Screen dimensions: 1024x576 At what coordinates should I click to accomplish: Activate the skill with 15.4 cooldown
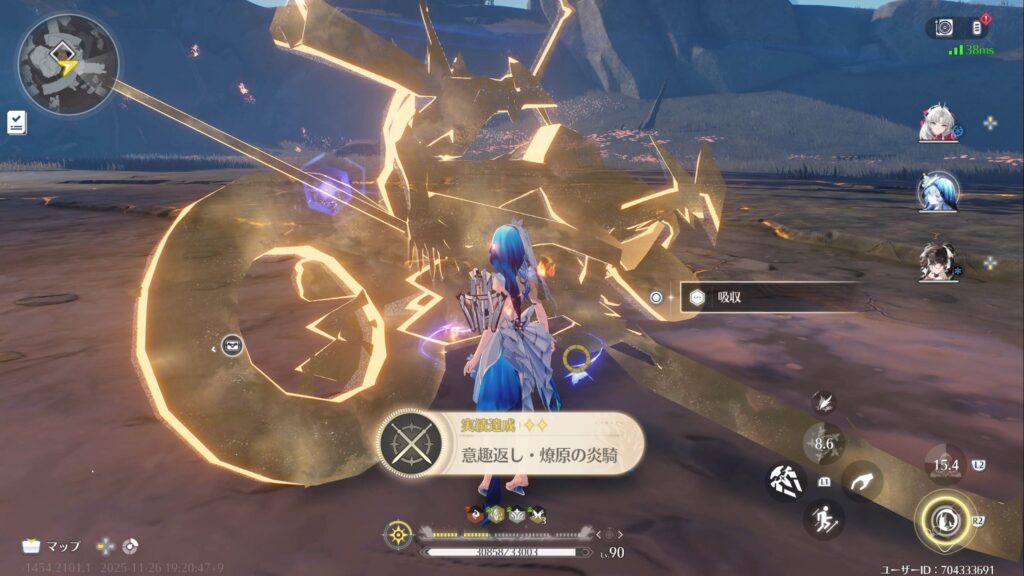coord(944,464)
